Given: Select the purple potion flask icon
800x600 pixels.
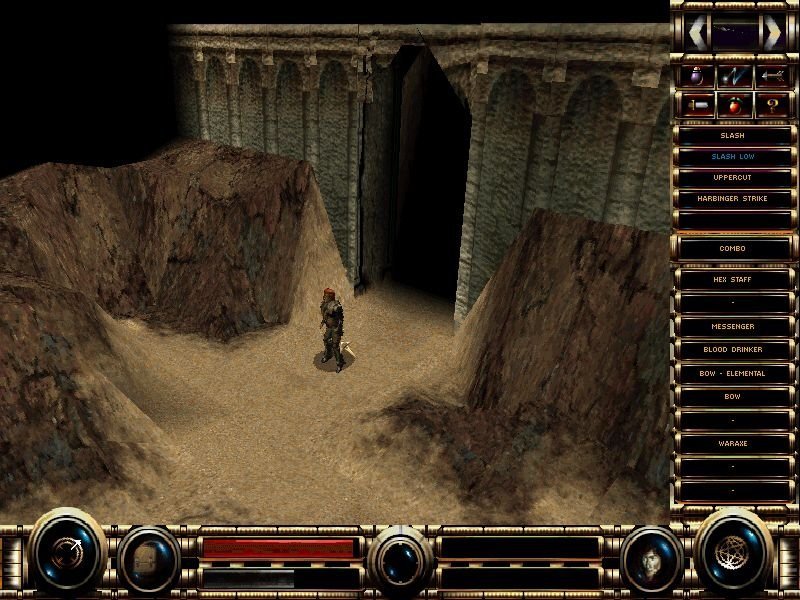Looking at the screenshot, I should [697, 75].
